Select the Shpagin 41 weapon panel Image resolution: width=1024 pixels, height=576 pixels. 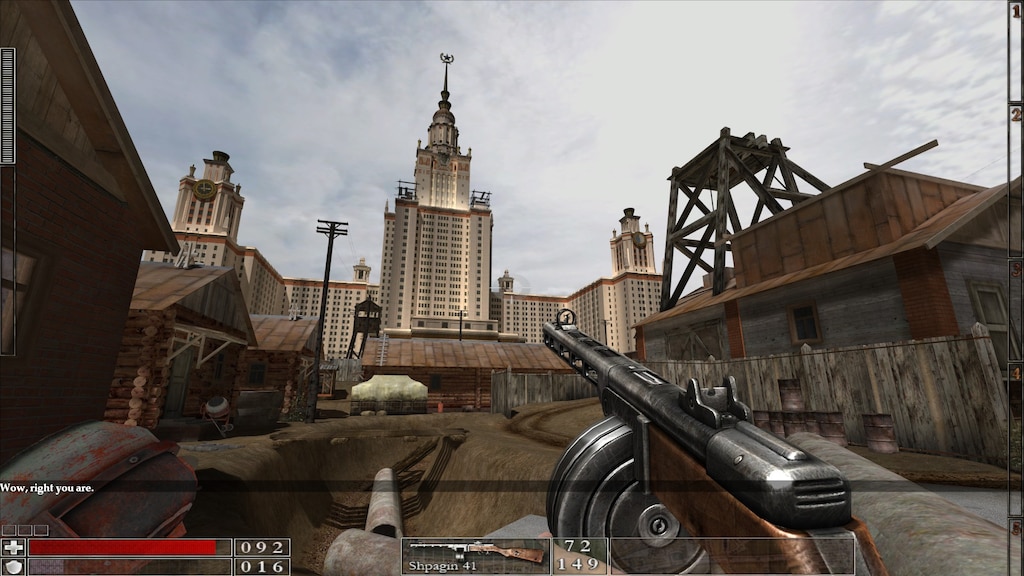click(x=476, y=555)
